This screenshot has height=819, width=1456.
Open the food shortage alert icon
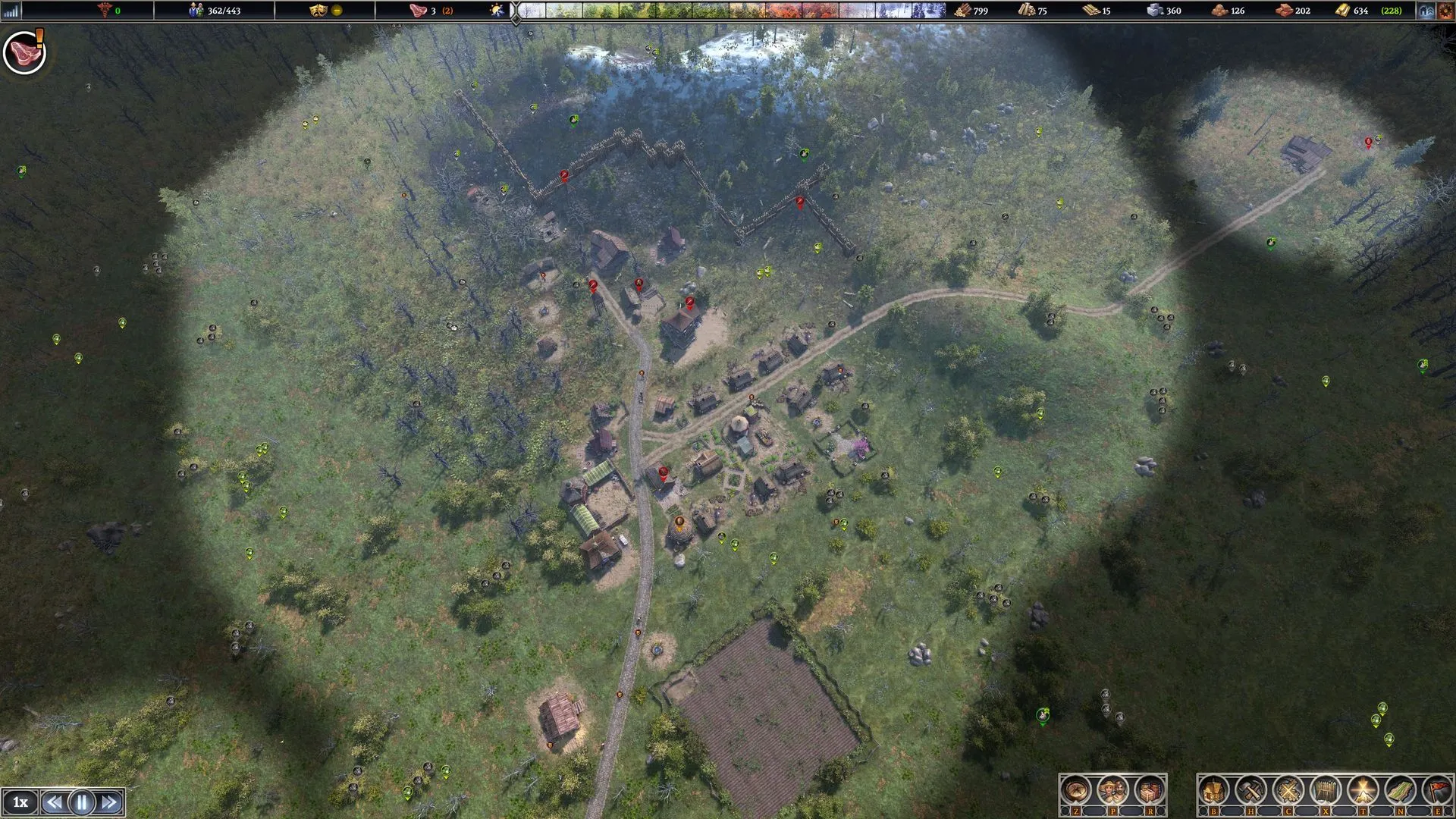click(25, 52)
